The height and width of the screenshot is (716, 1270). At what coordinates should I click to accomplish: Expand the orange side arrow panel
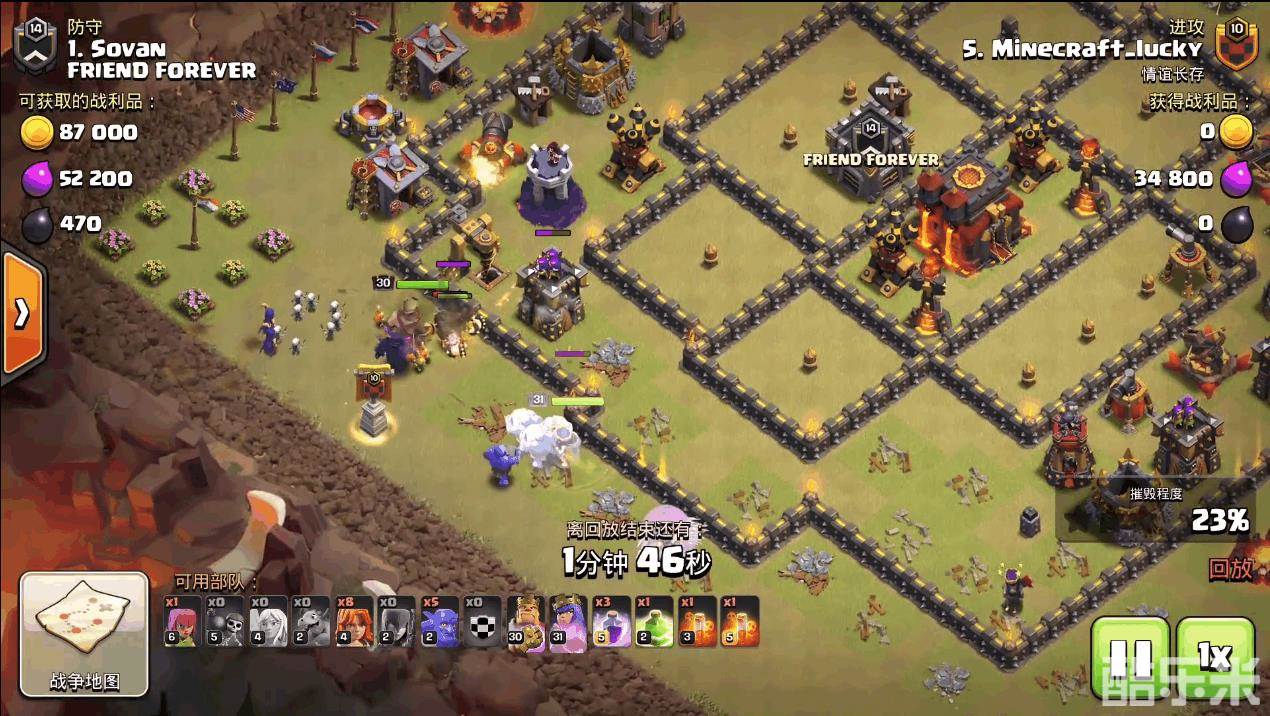click(x=21, y=314)
